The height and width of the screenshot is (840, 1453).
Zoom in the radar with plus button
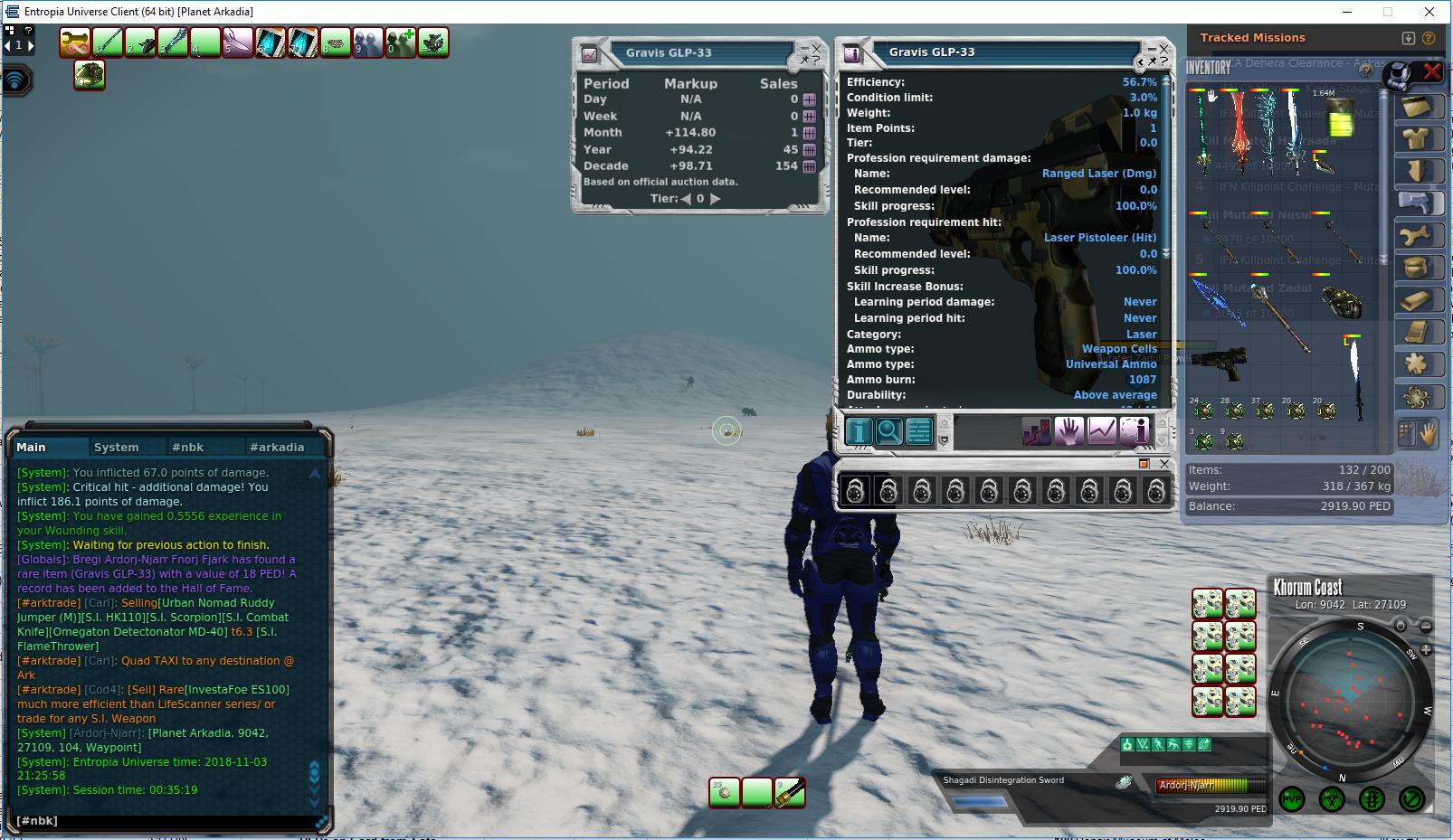pyautogui.click(x=1426, y=650)
